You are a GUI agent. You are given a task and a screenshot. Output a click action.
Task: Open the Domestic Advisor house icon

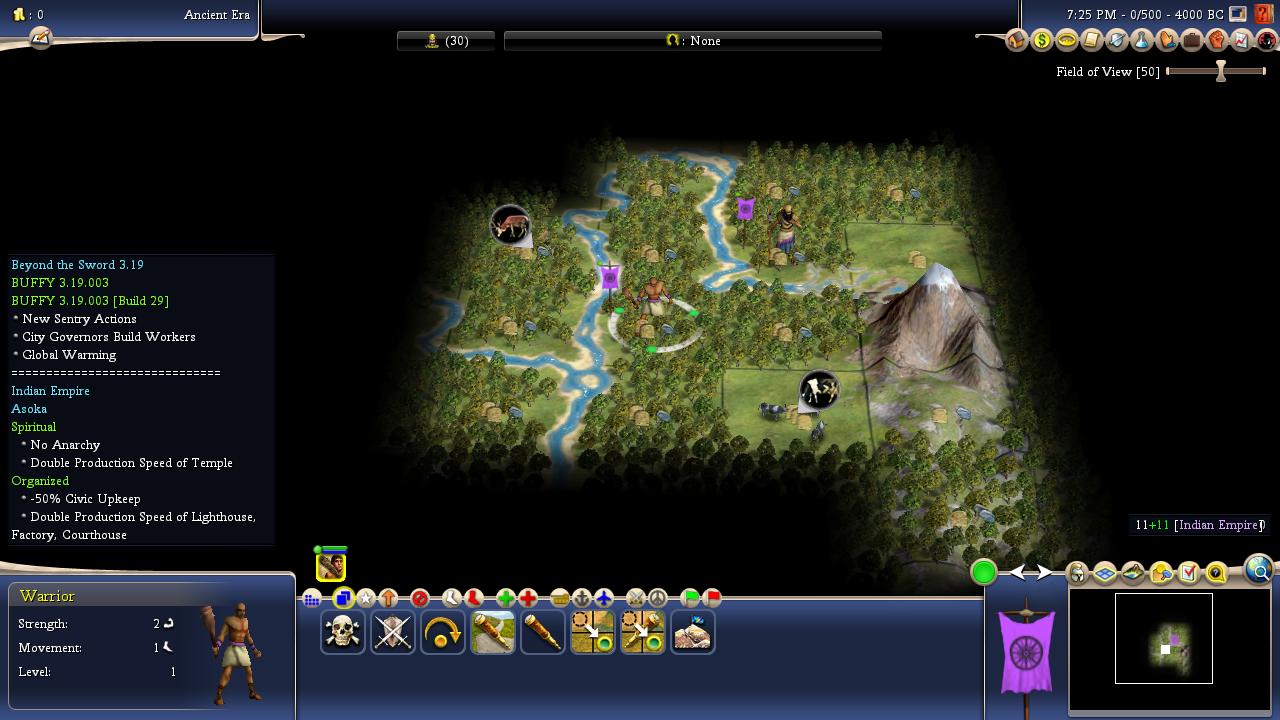point(1016,41)
